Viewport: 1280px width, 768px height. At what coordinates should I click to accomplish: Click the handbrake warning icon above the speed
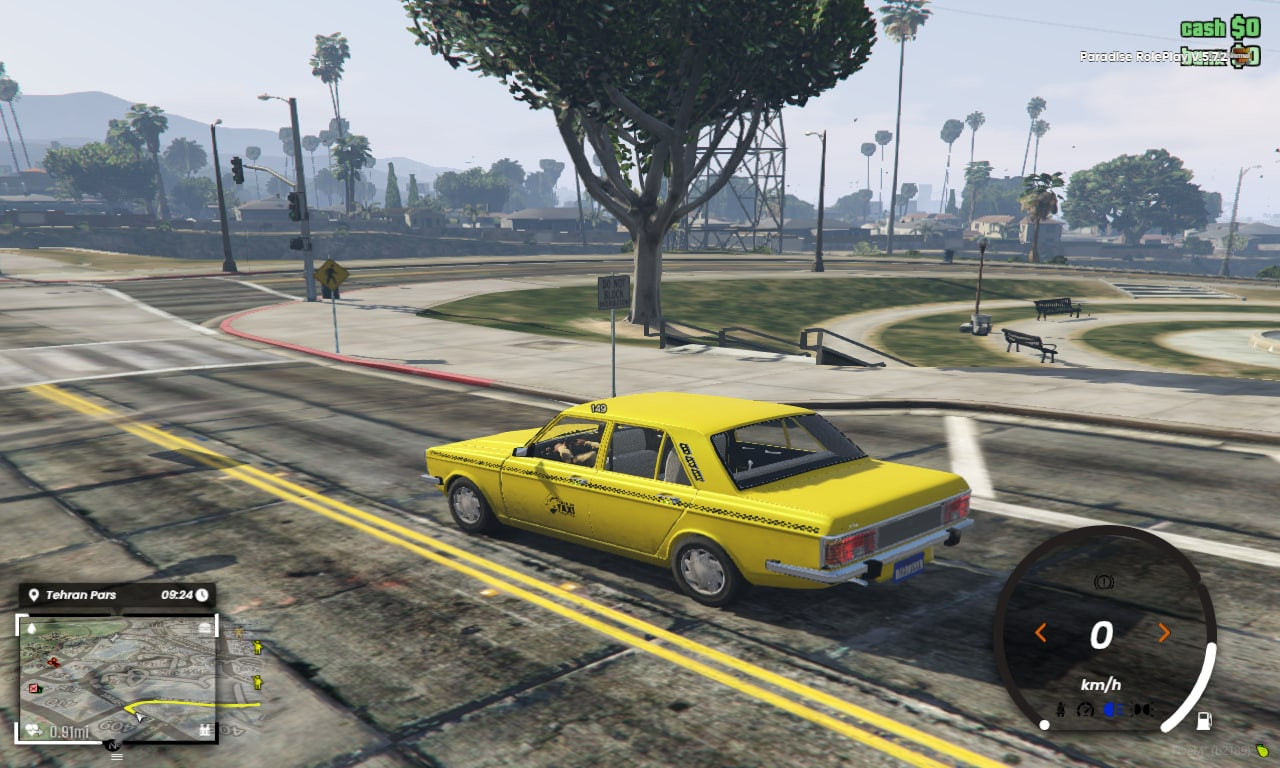(x=1104, y=582)
